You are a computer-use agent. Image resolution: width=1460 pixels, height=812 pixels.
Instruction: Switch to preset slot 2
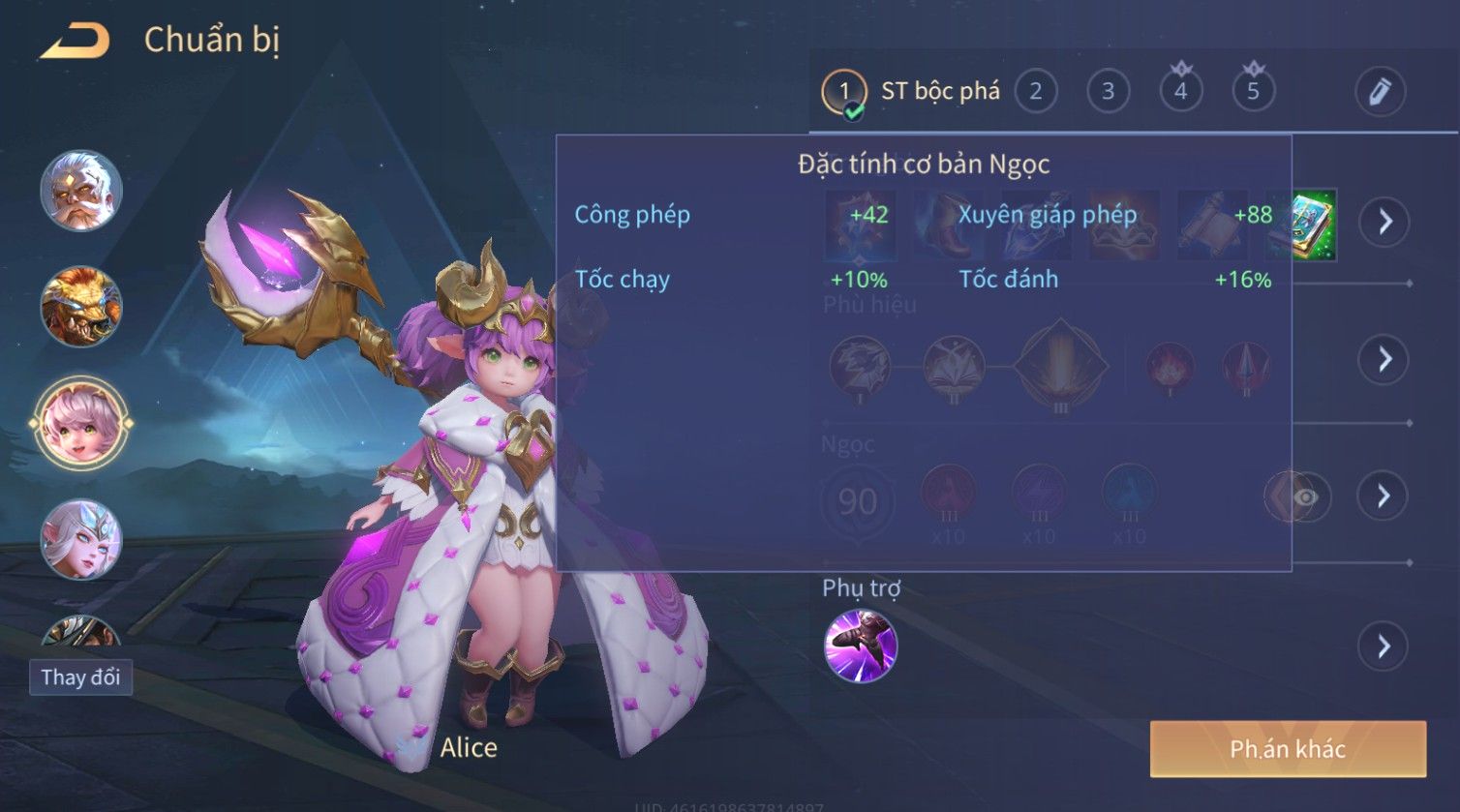(1035, 92)
